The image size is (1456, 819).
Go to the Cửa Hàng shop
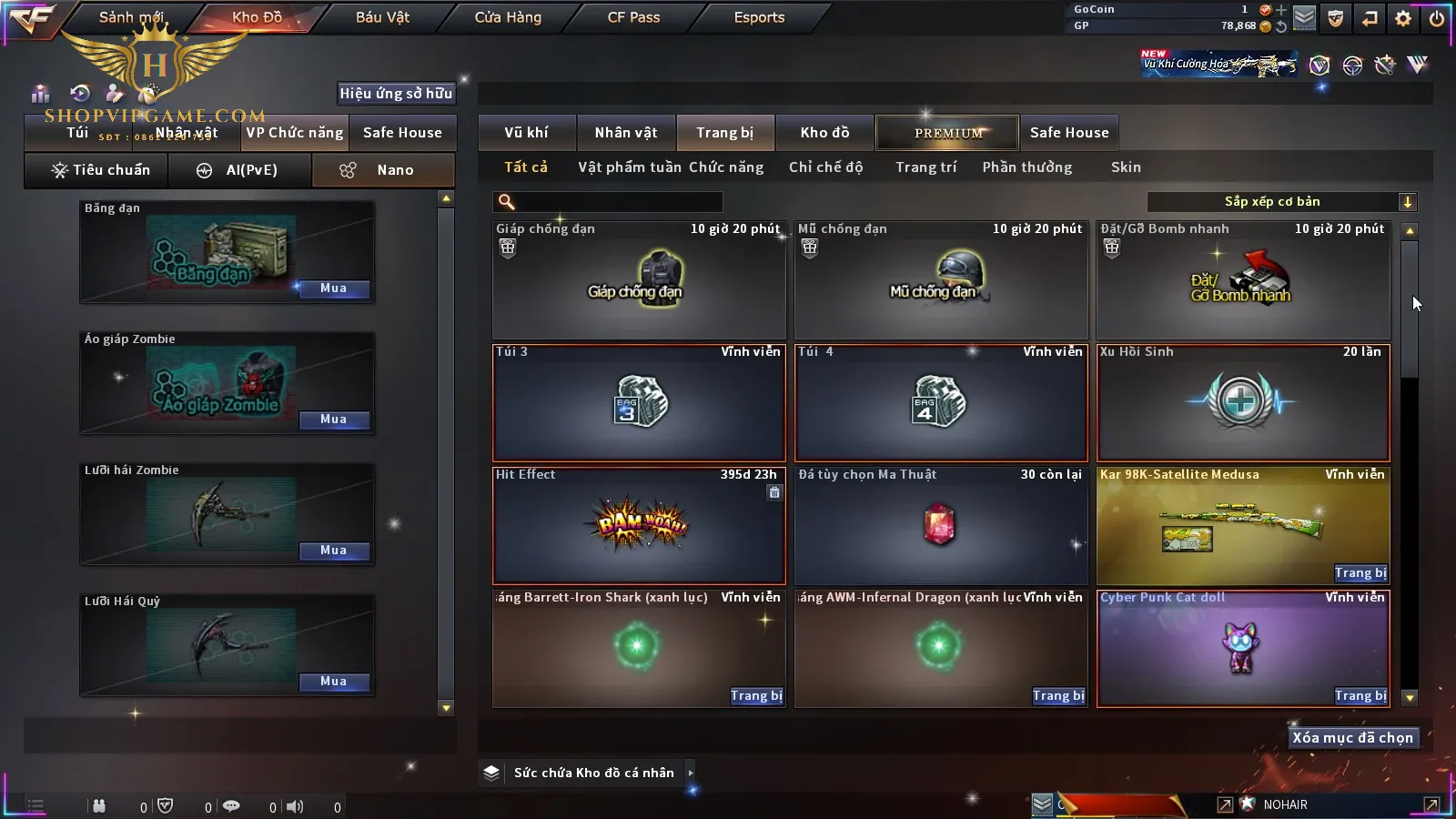coord(508,17)
